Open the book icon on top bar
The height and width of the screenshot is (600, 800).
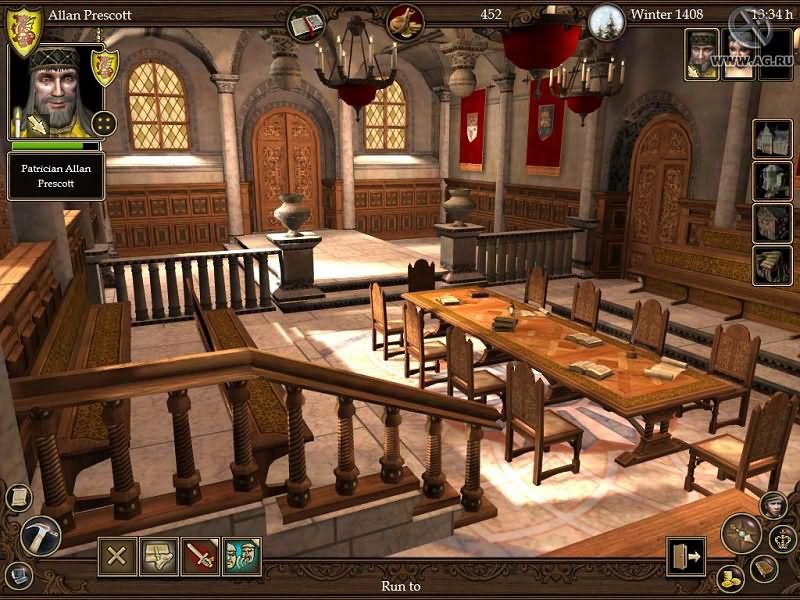coord(307,21)
